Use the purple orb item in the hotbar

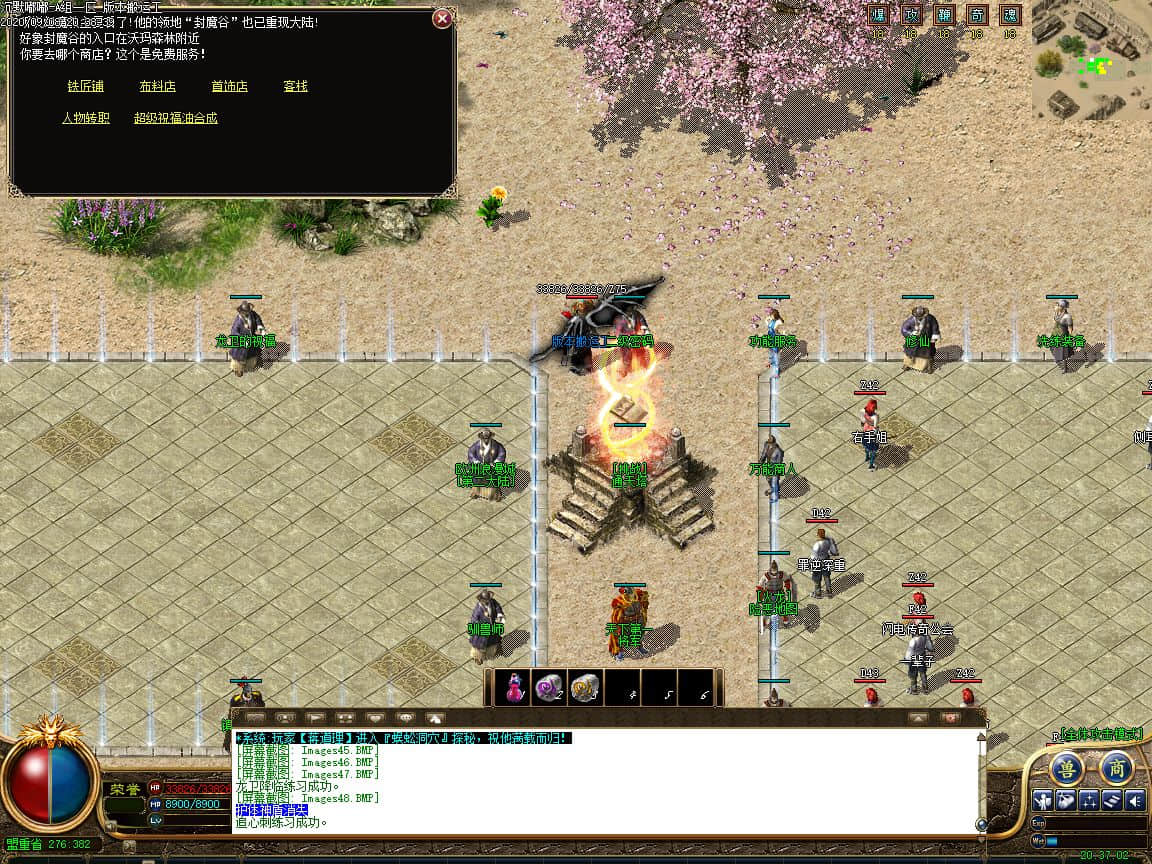coord(549,688)
